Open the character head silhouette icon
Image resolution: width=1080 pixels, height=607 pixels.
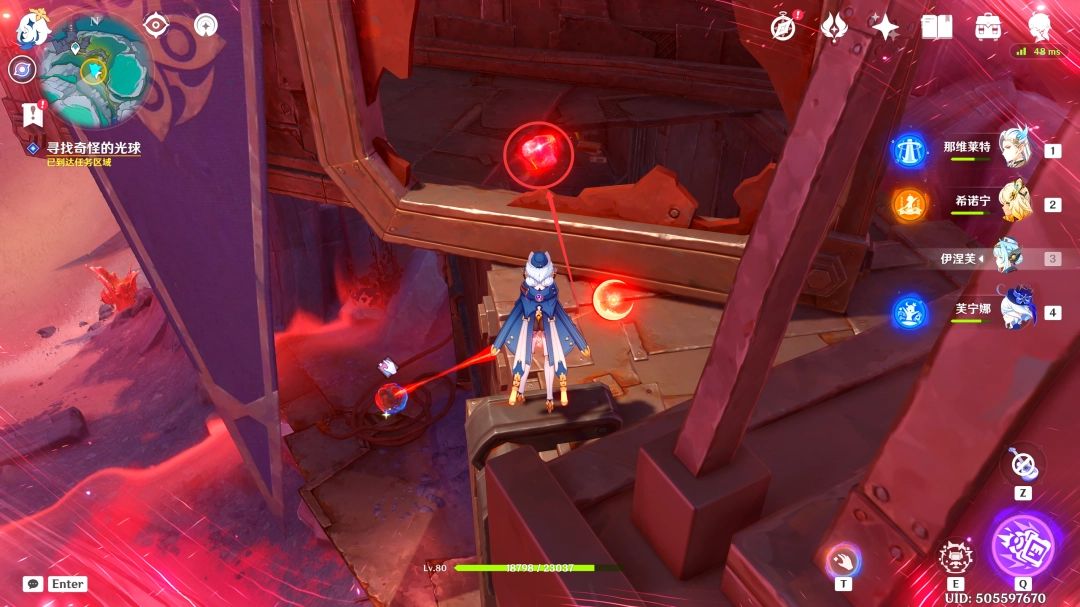pyautogui.click(x=1040, y=25)
